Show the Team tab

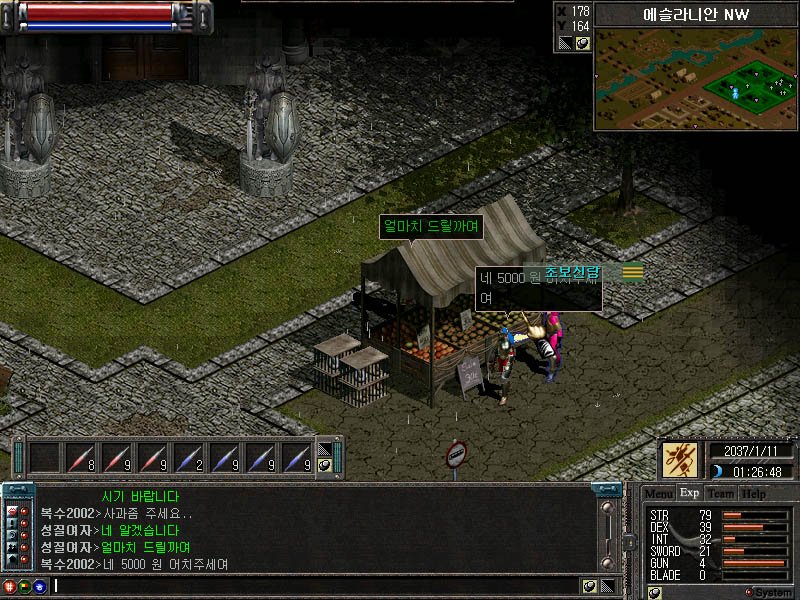point(720,493)
